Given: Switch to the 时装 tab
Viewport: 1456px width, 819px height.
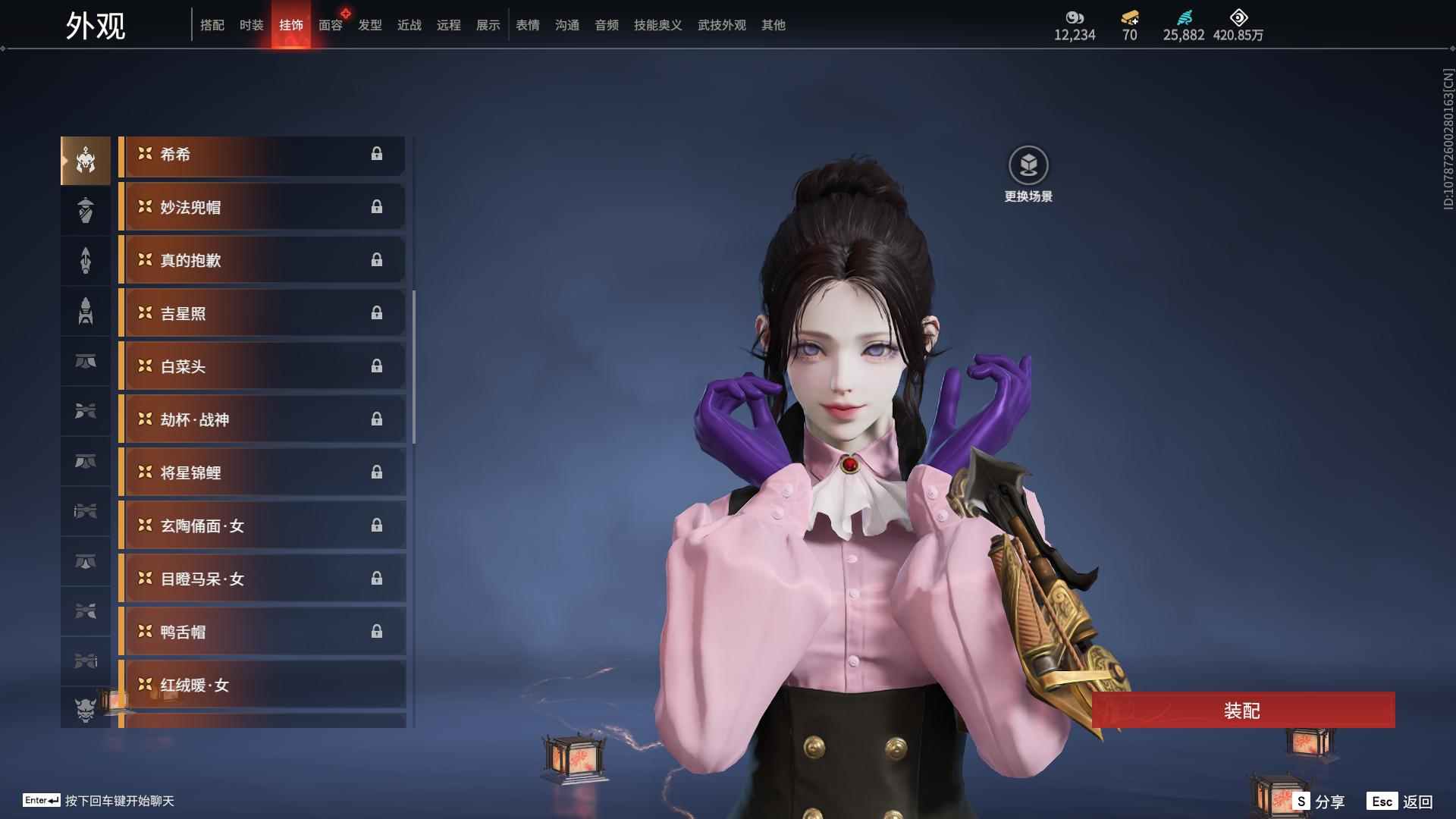Looking at the screenshot, I should (x=251, y=25).
